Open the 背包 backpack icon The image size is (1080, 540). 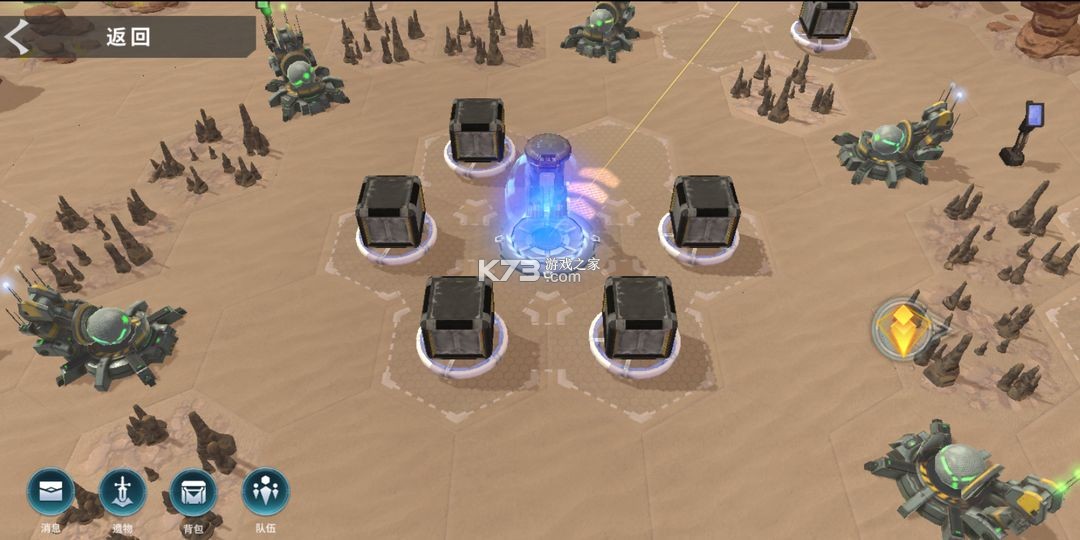pyautogui.click(x=193, y=492)
